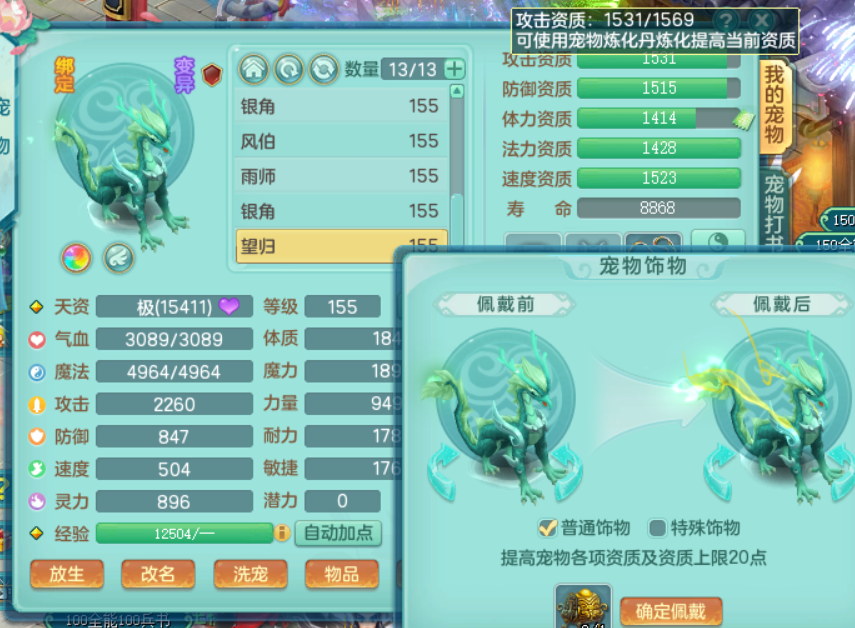Select pet 雨师 in the list
The width and height of the screenshot is (855, 628).
click(x=338, y=176)
